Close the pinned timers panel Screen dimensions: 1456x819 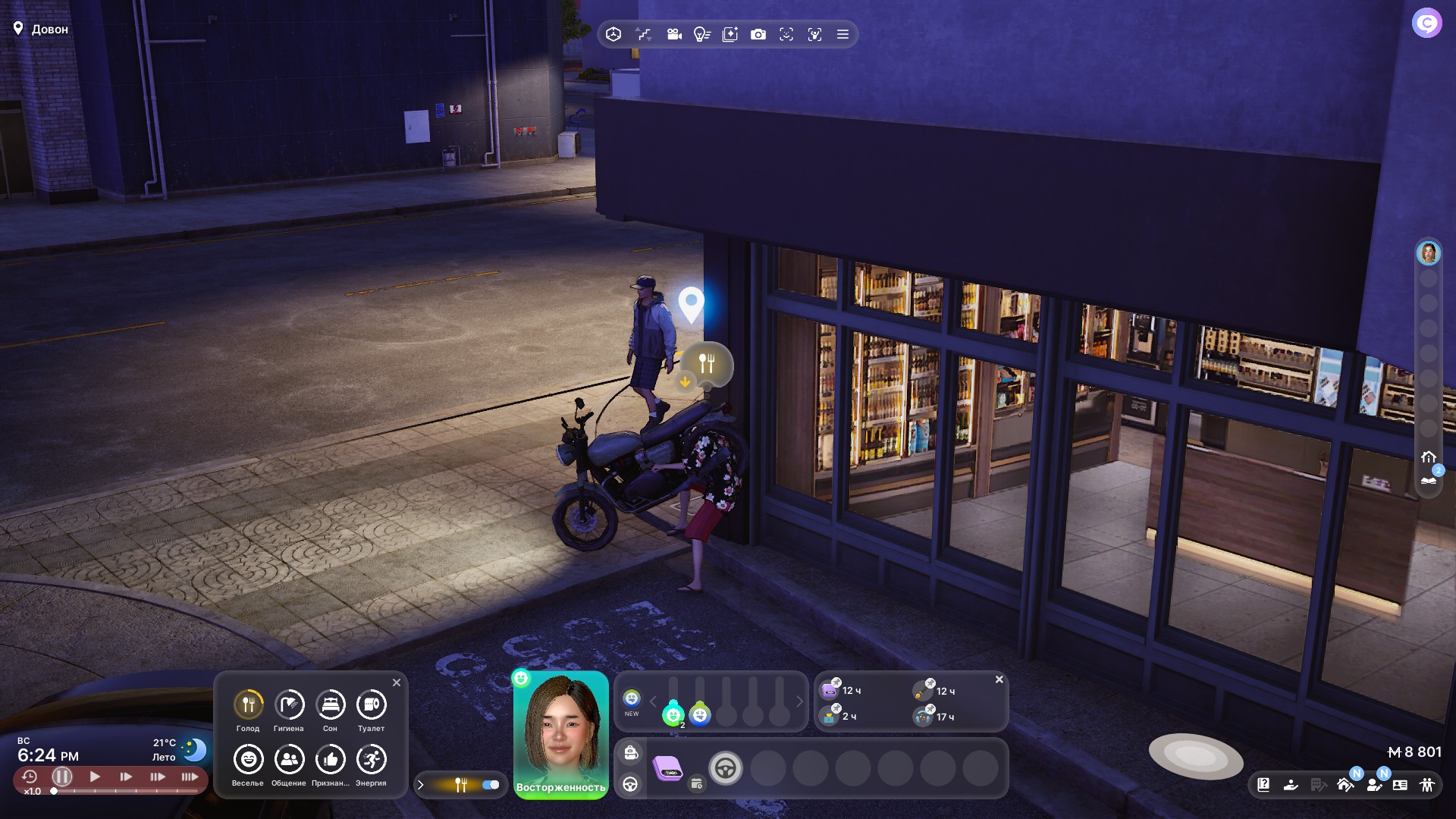[999, 679]
